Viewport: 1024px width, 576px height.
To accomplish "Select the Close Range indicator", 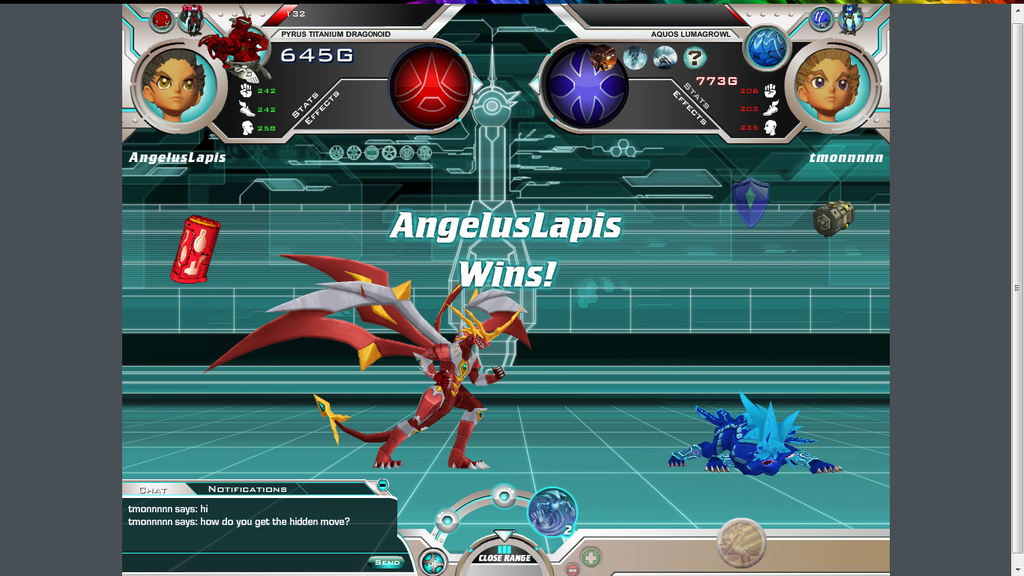I will point(504,556).
